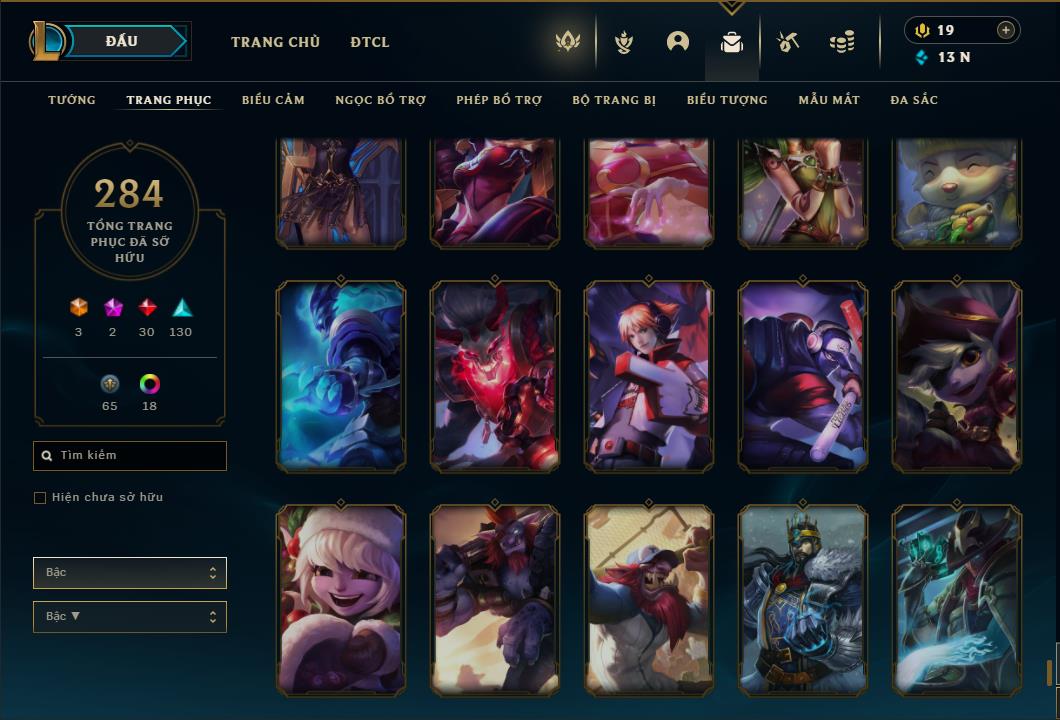Open the NGỌC BỔ TRỢ tab
1060x720 pixels.
tap(380, 100)
